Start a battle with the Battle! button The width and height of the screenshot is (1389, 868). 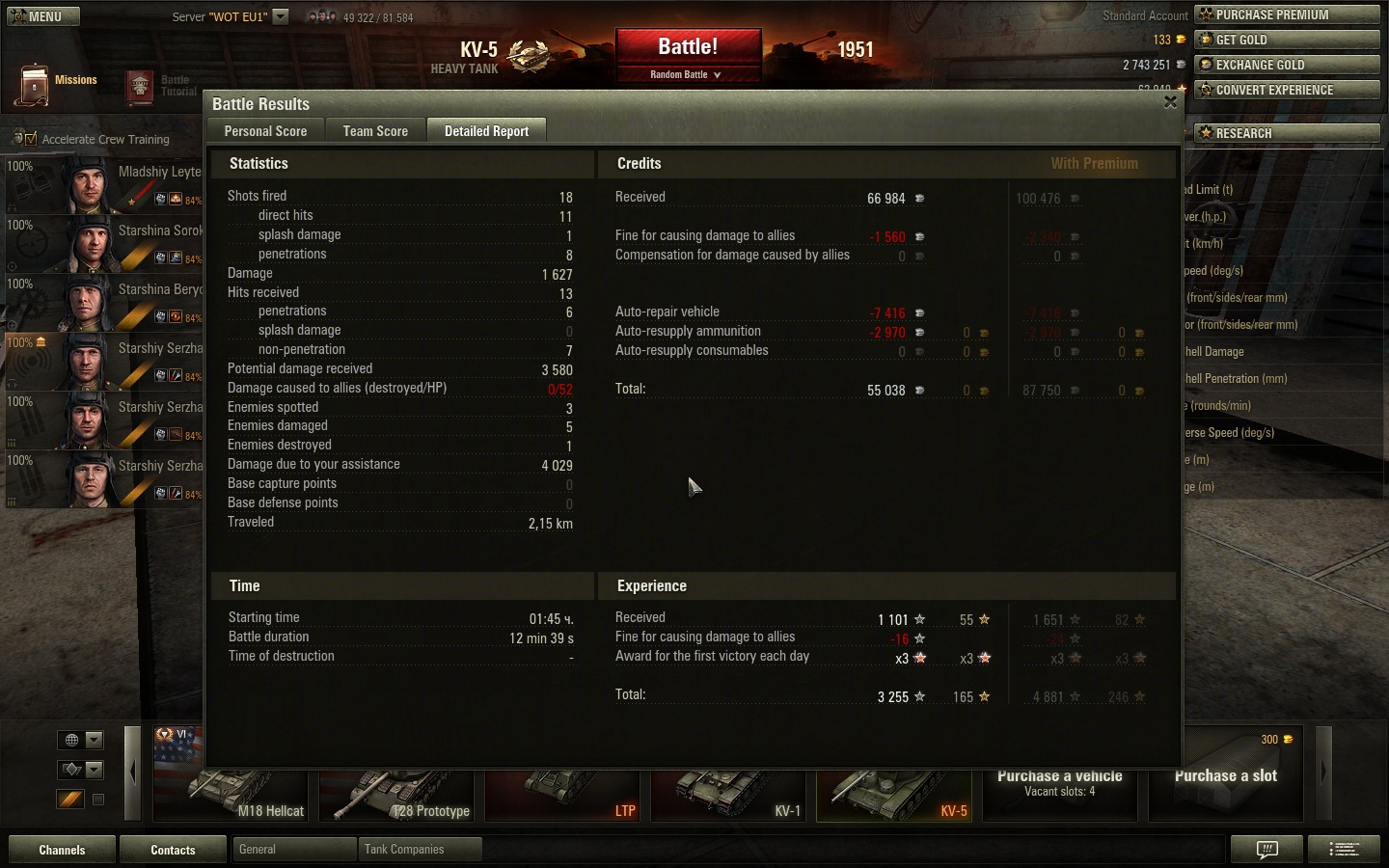tap(688, 47)
